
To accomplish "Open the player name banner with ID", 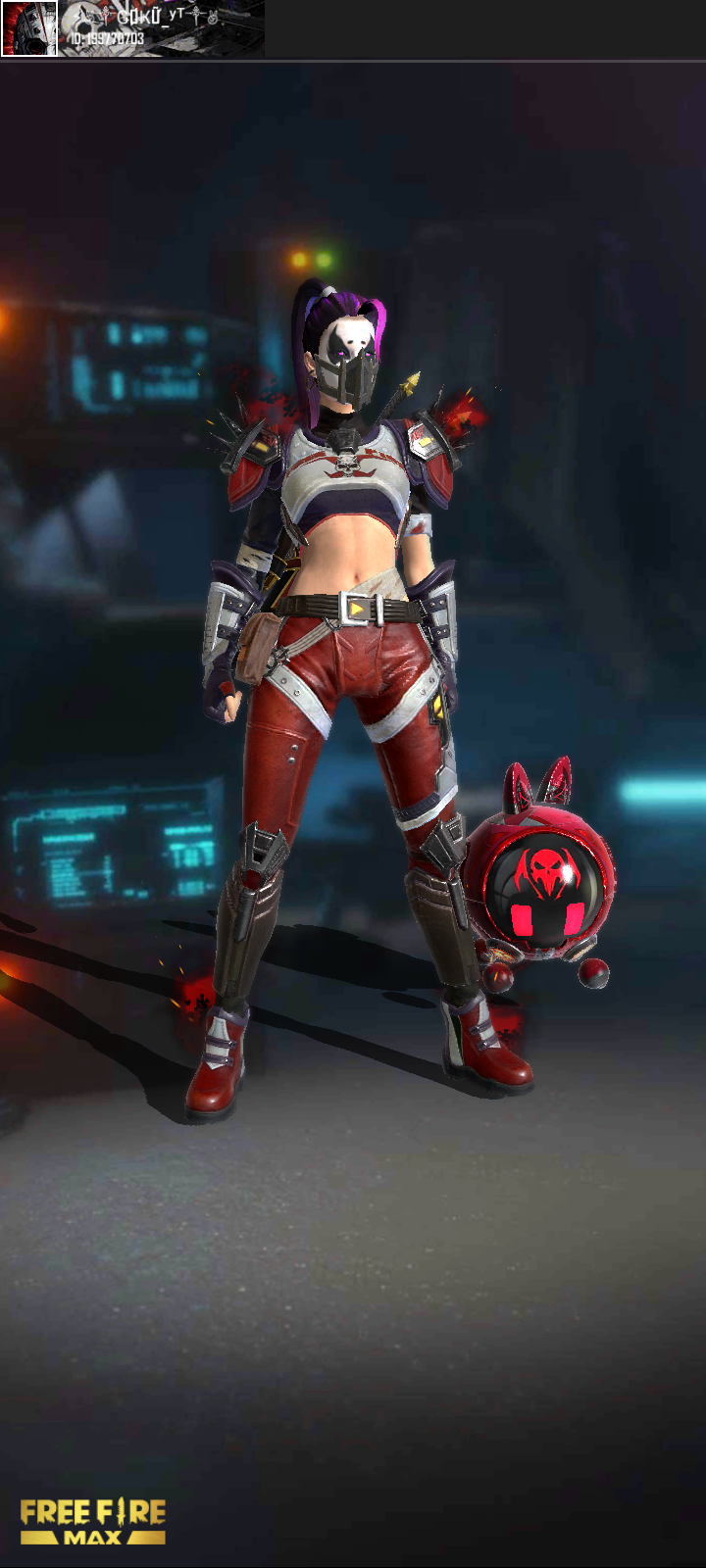I will 162,28.
